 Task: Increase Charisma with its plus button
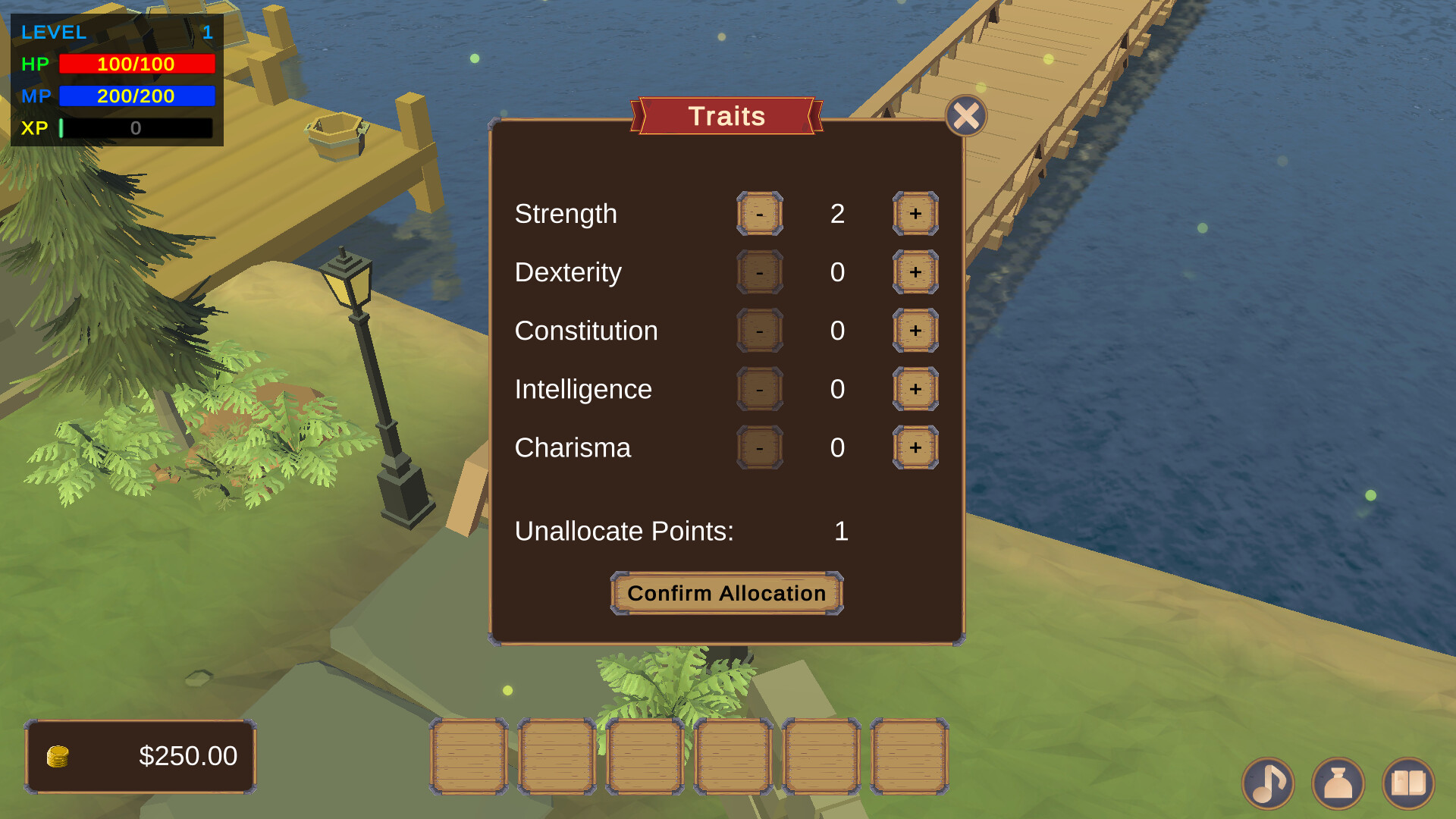pyautogui.click(x=914, y=447)
